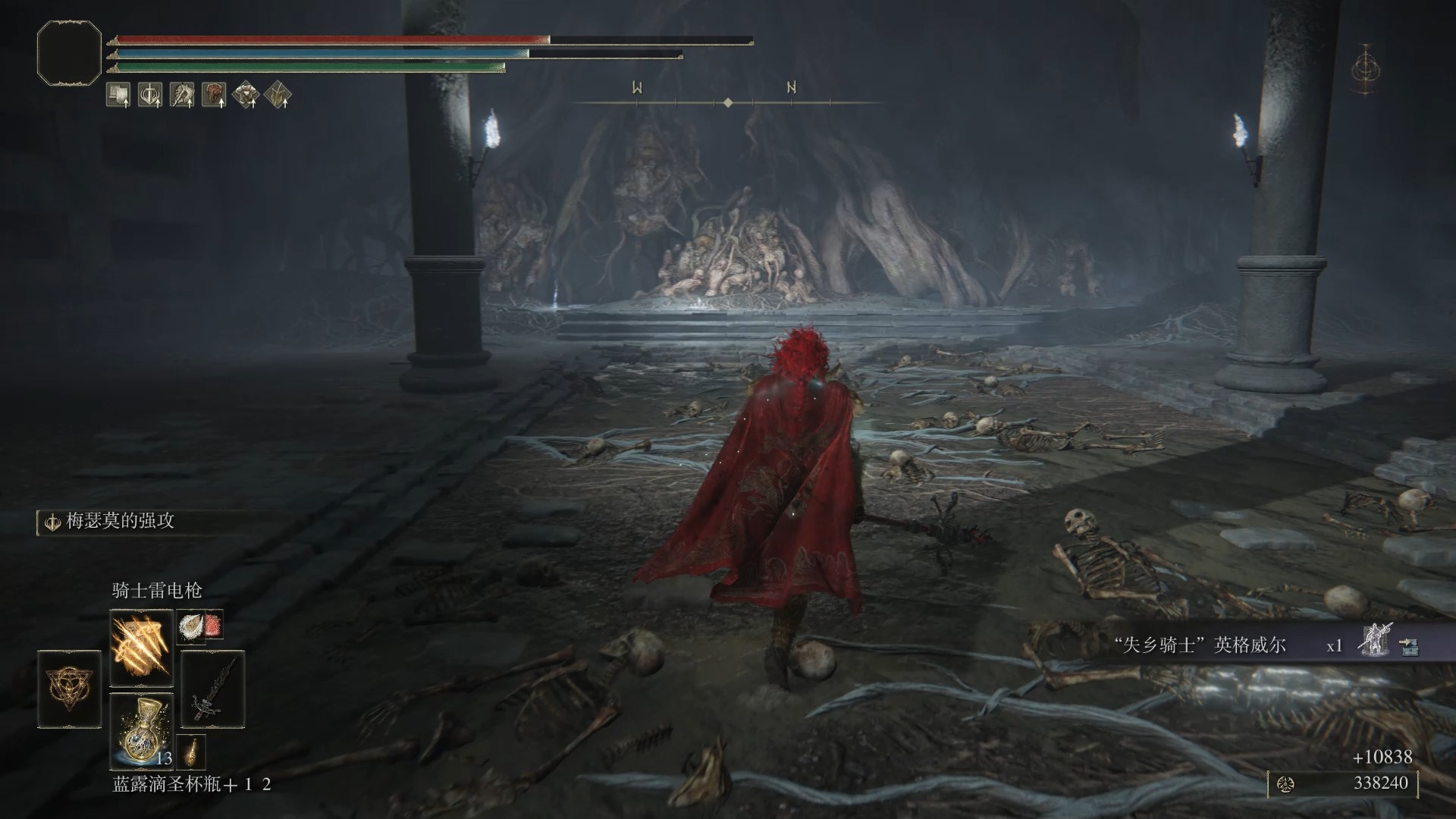
Task: Click the two-scrolls buff icon
Action: [118, 95]
